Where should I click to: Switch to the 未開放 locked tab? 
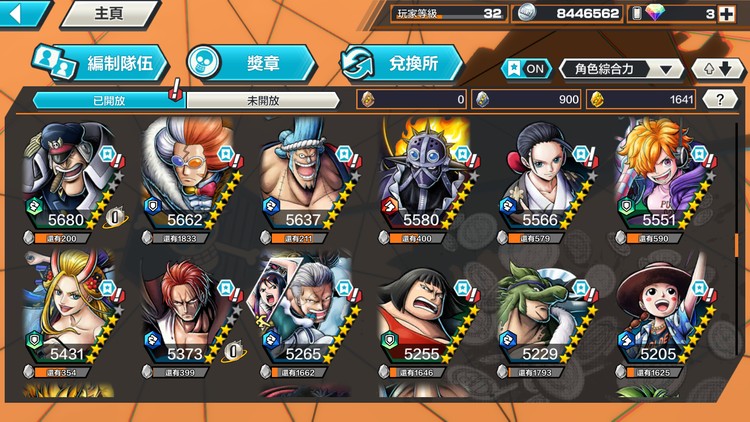click(x=263, y=100)
